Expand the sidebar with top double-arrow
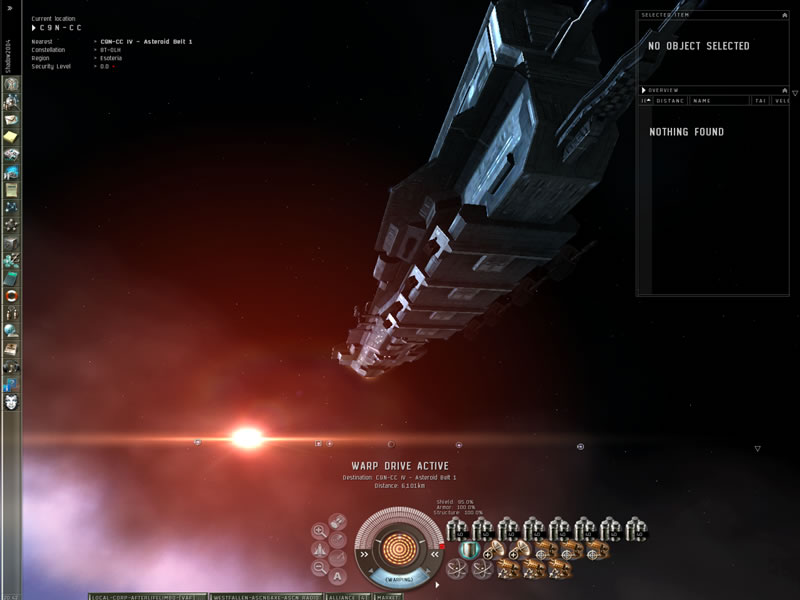 tap(10, 7)
